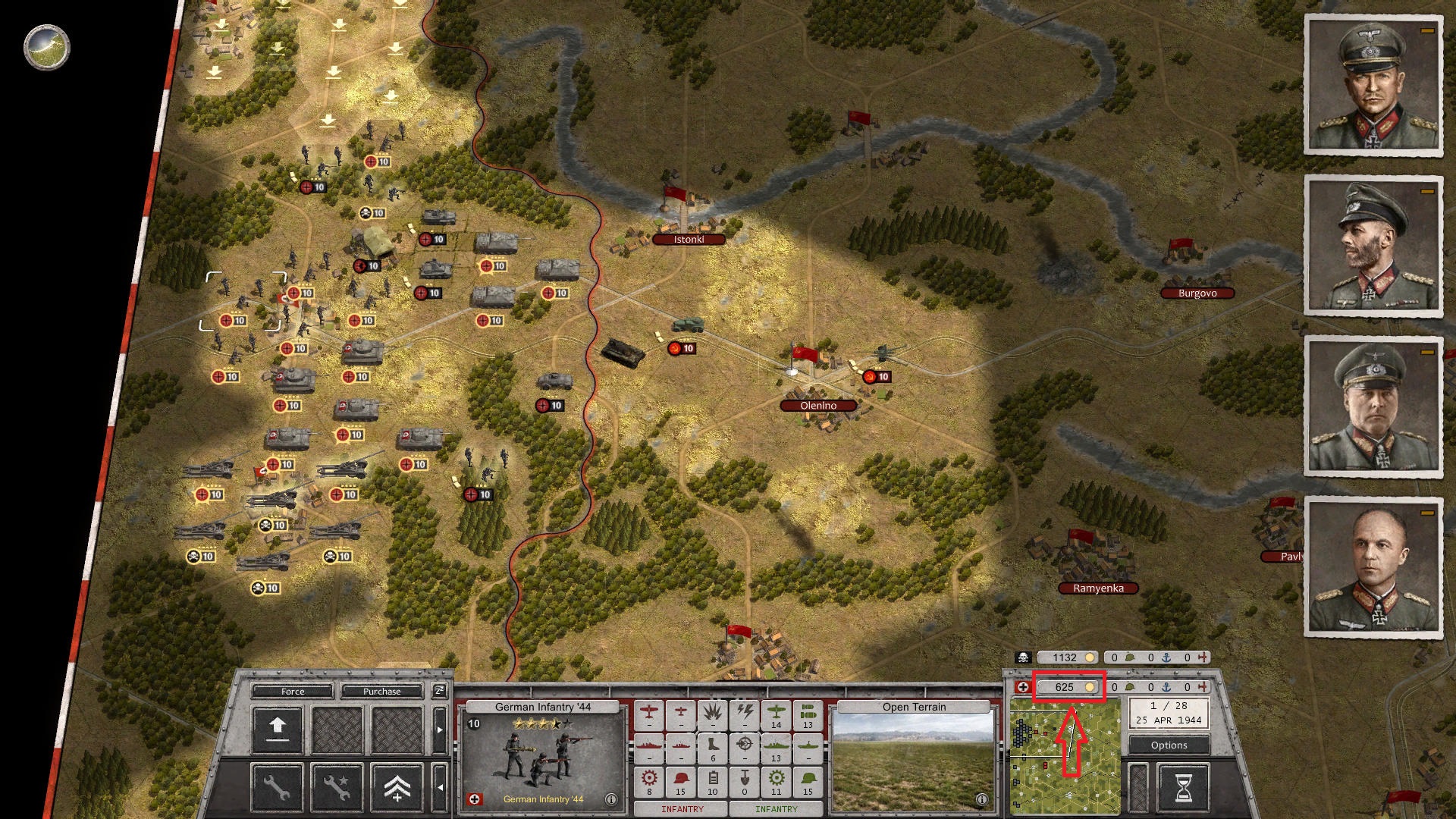The width and height of the screenshot is (1456, 819).
Task: Click the plain wrench repair button
Action: pos(278,788)
